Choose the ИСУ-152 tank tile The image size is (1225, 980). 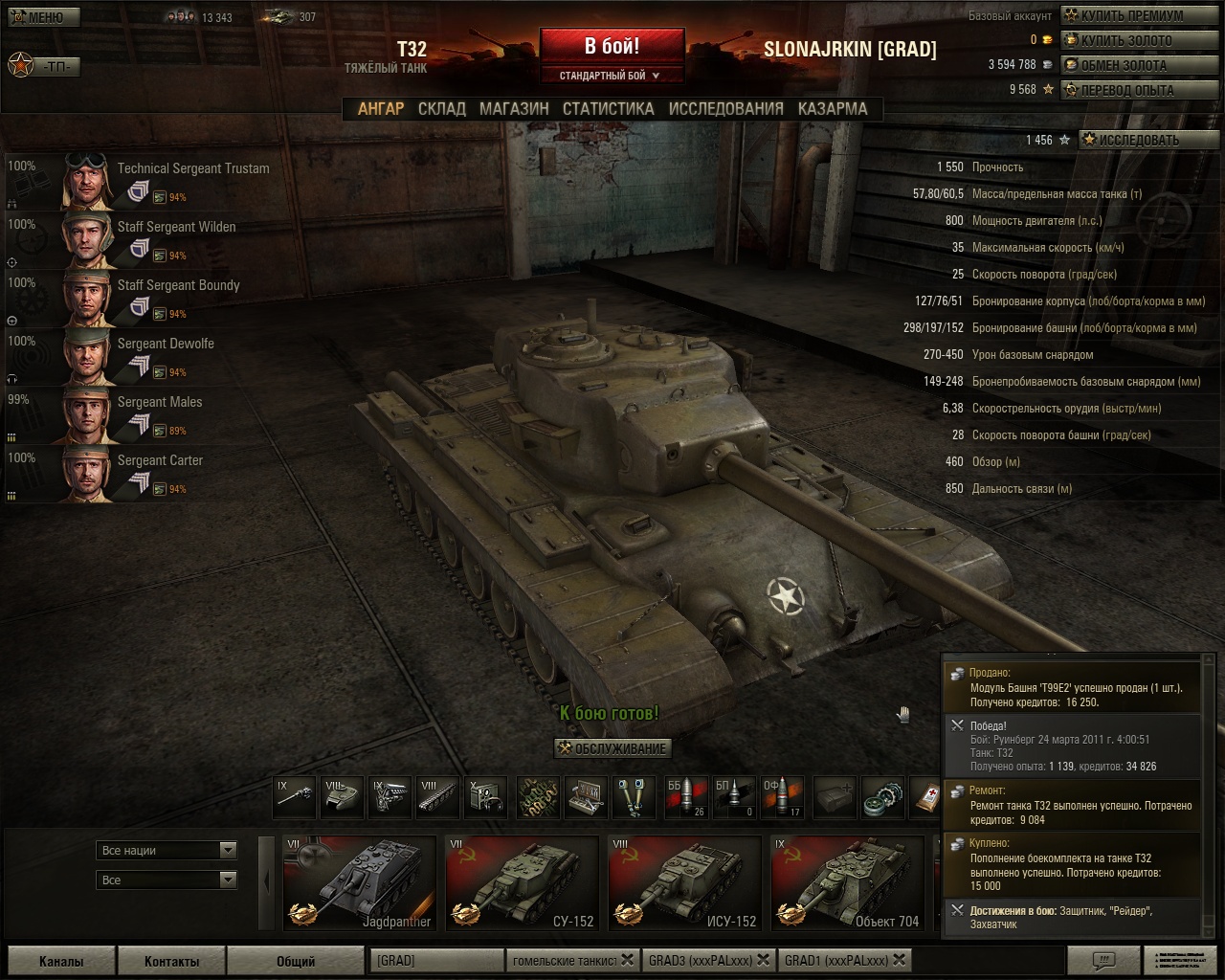point(684,883)
